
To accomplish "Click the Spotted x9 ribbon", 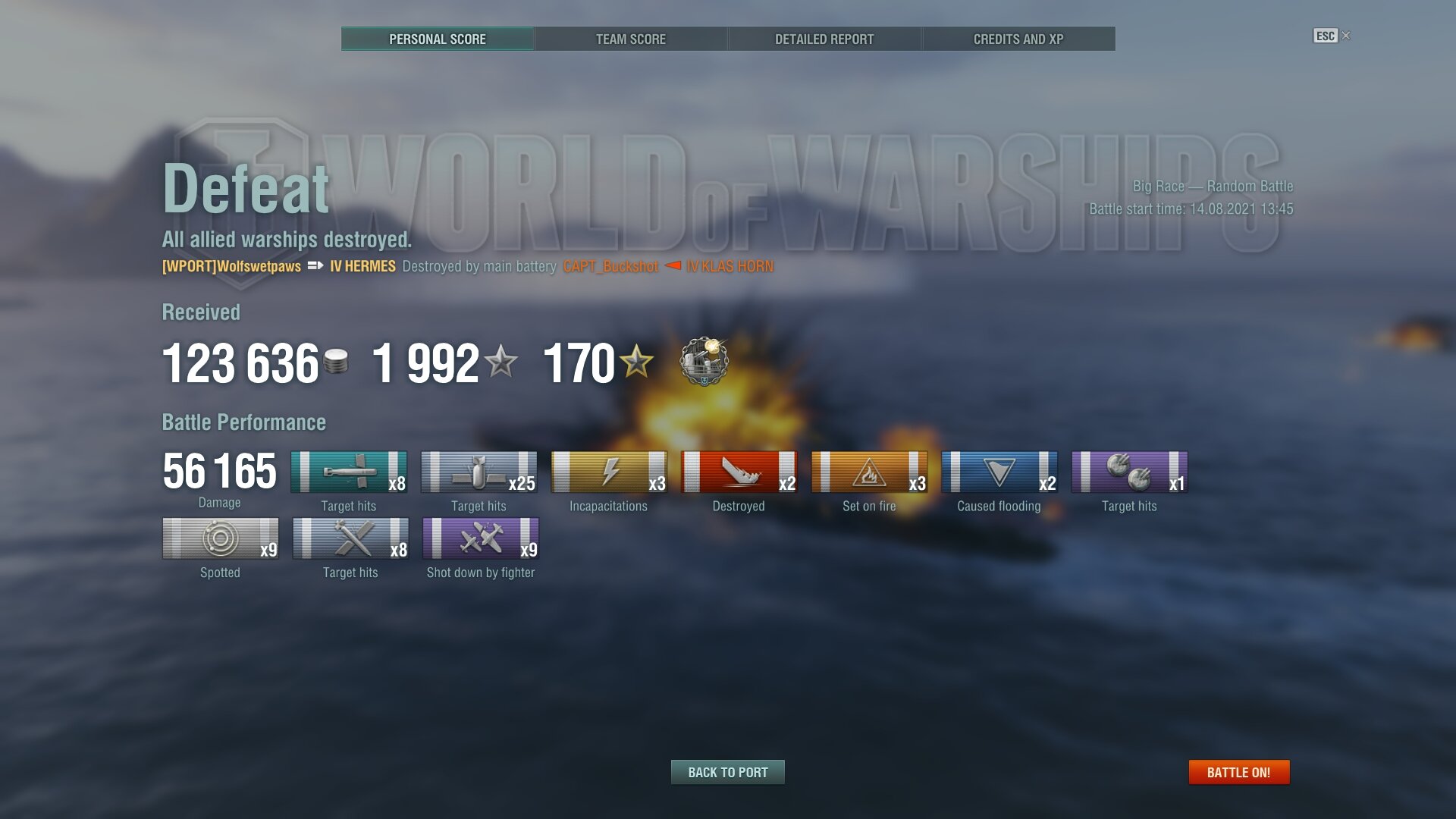I will (220, 538).
